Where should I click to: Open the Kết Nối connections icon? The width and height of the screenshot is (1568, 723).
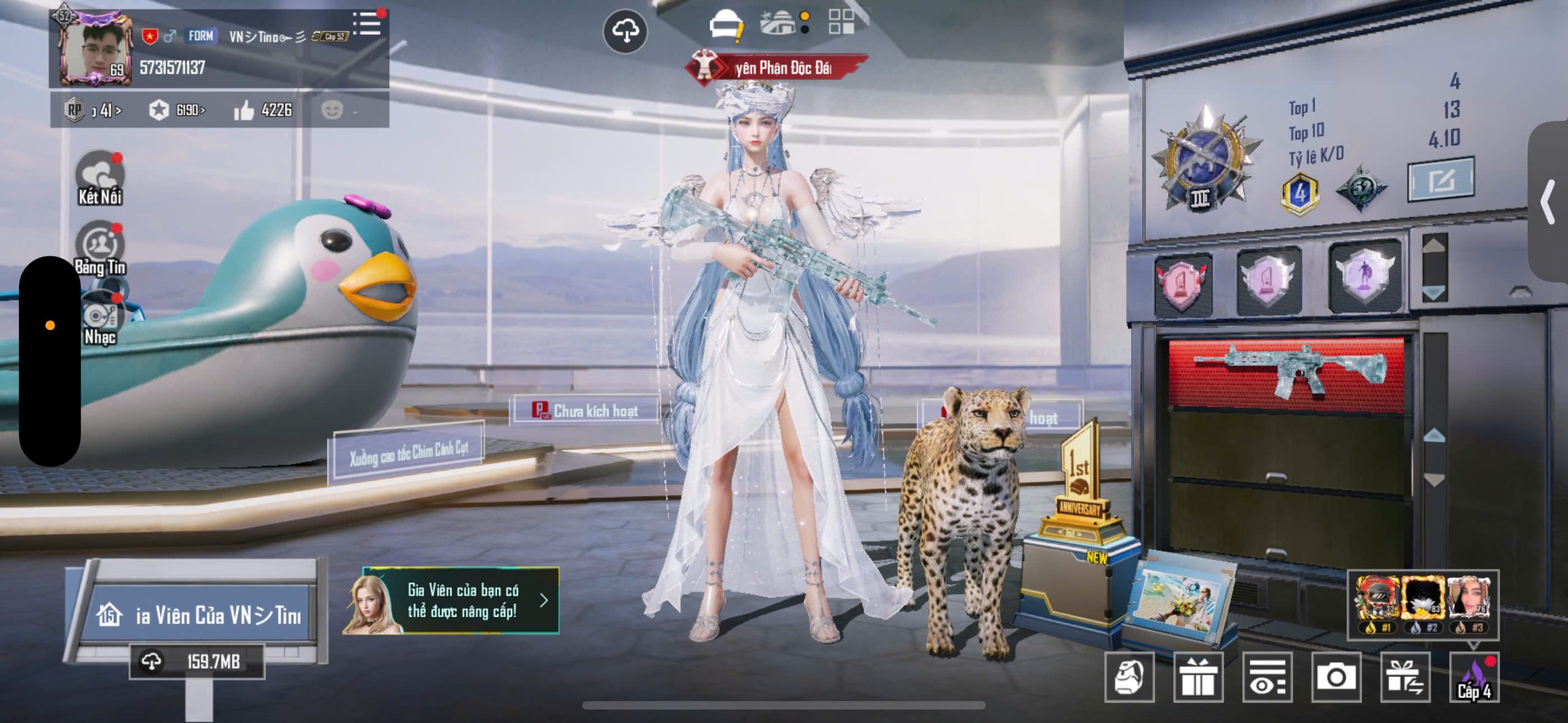click(100, 178)
